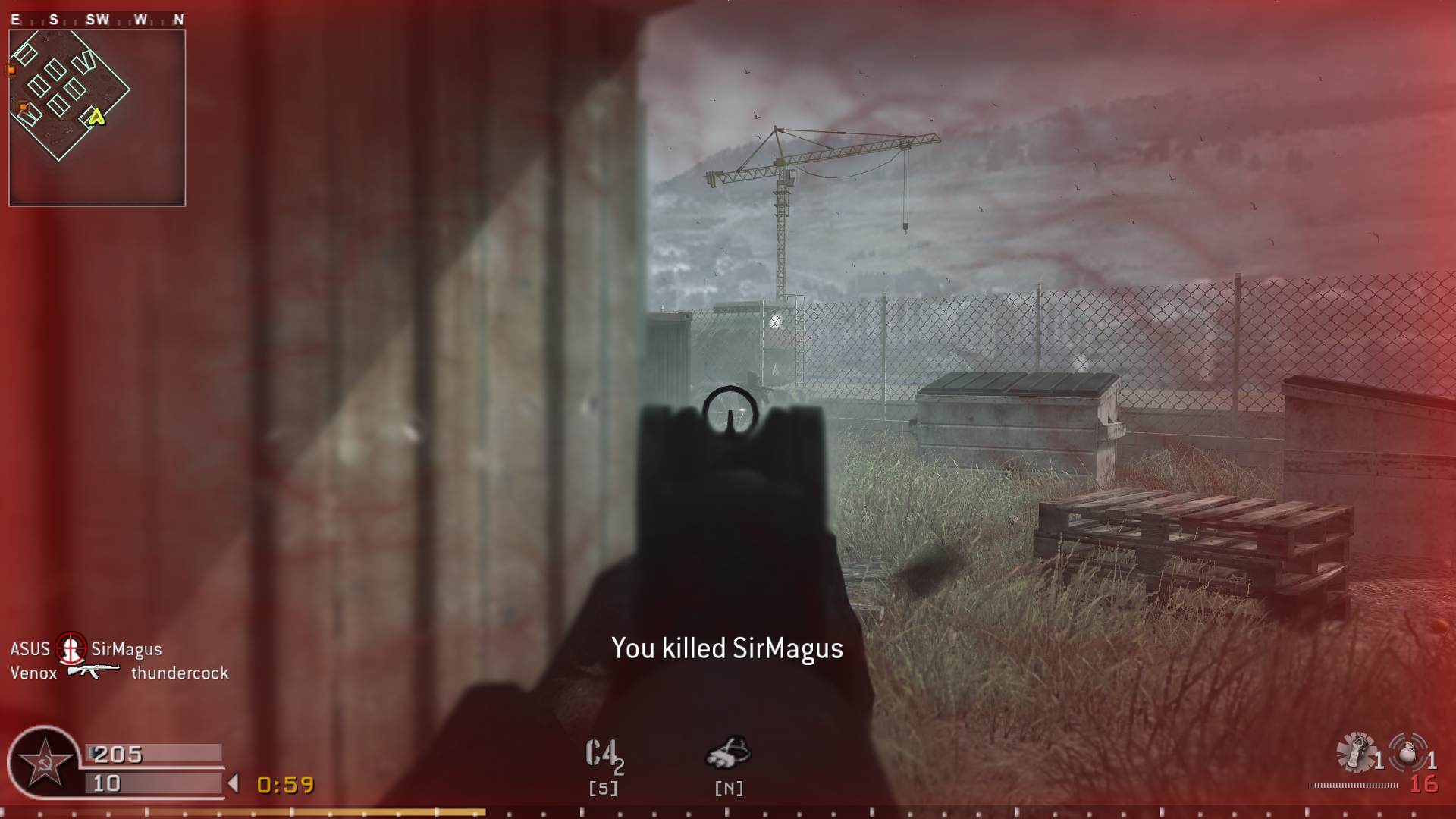The image size is (1456, 819).
Task: Click the red team emblem beside ASUS
Action: 70,649
